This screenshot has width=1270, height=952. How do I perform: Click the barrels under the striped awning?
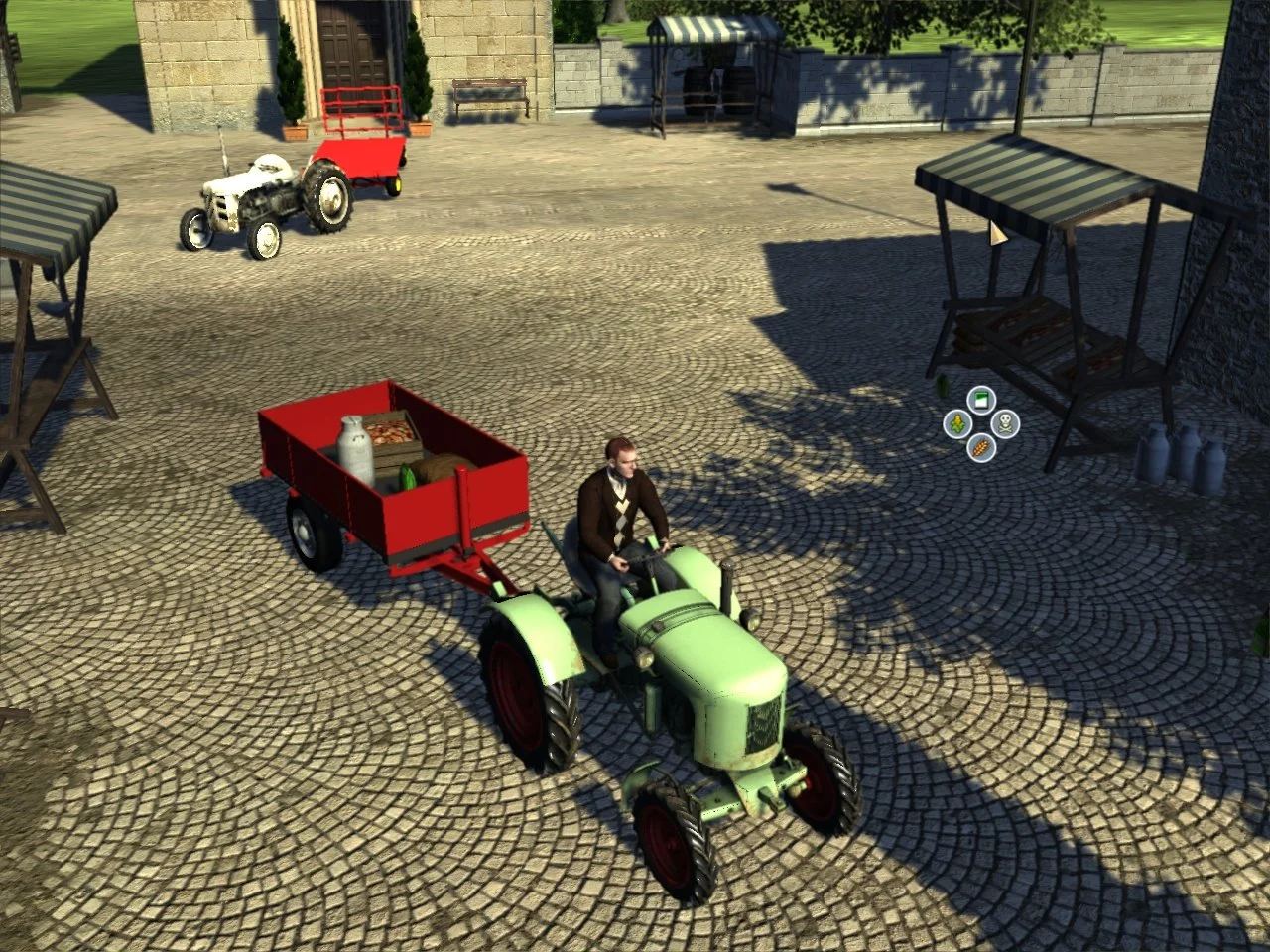coord(716,87)
